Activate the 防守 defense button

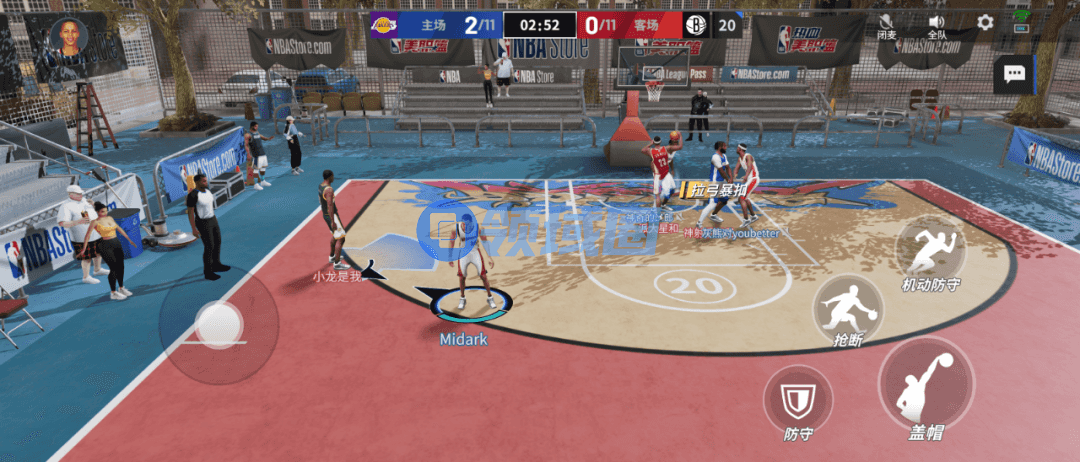[798, 400]
